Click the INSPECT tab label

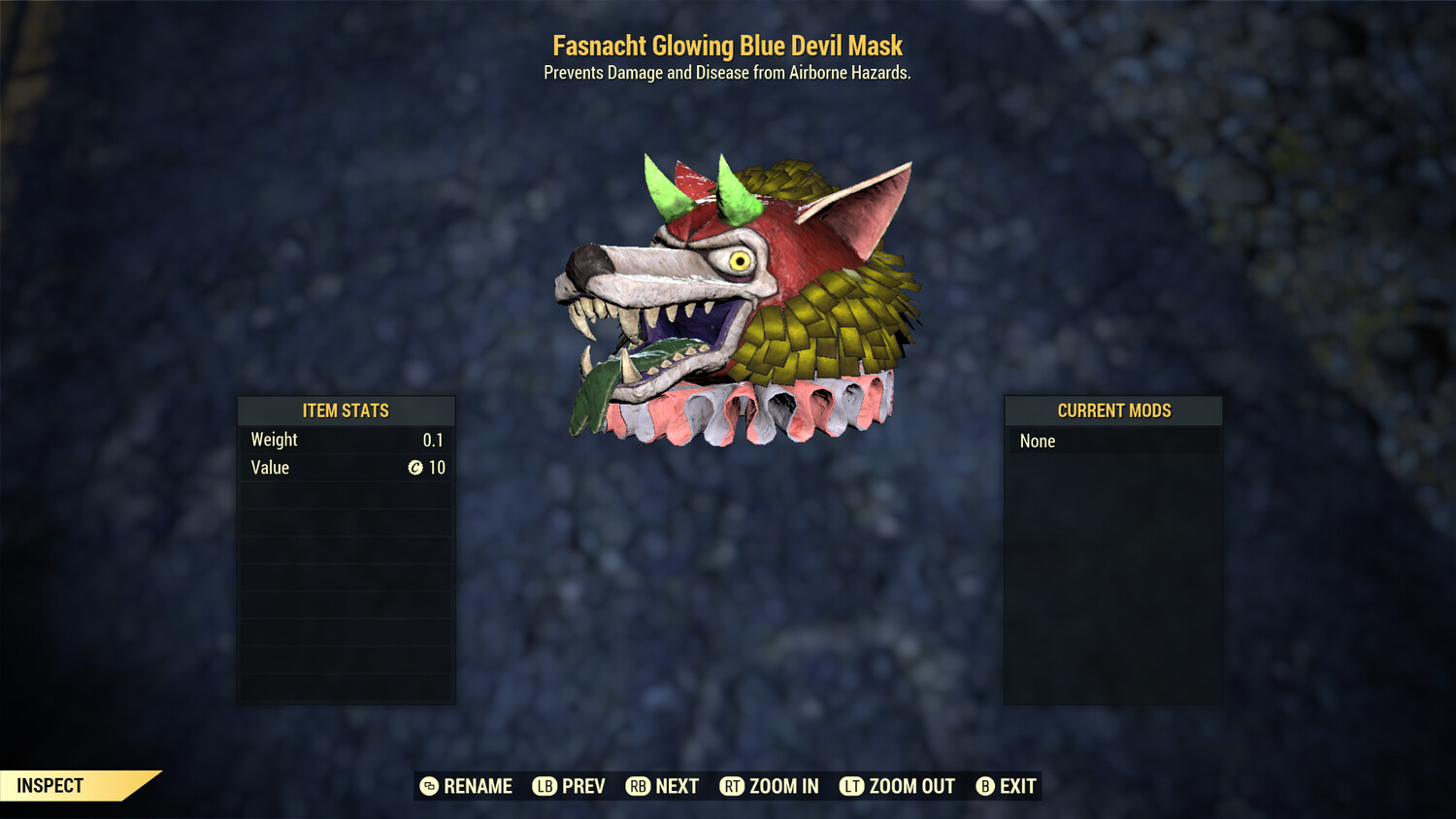point(50,785)
